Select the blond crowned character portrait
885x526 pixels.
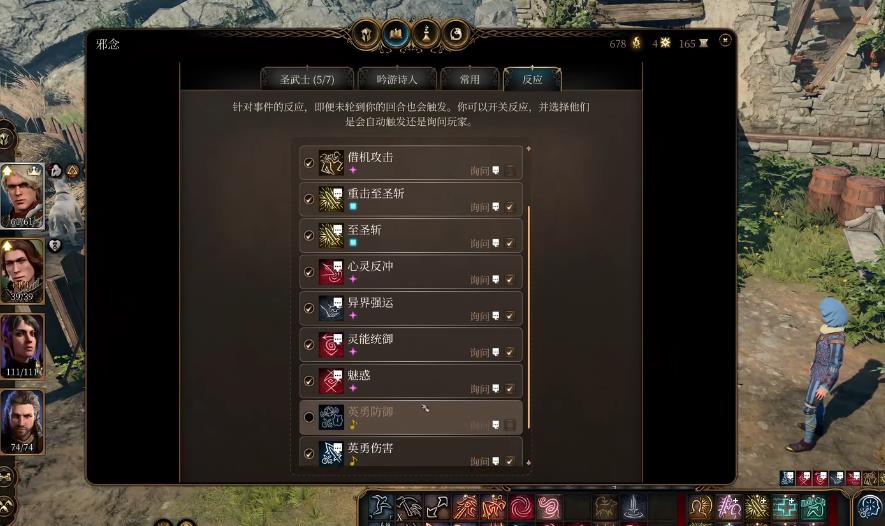click(22, 196)
